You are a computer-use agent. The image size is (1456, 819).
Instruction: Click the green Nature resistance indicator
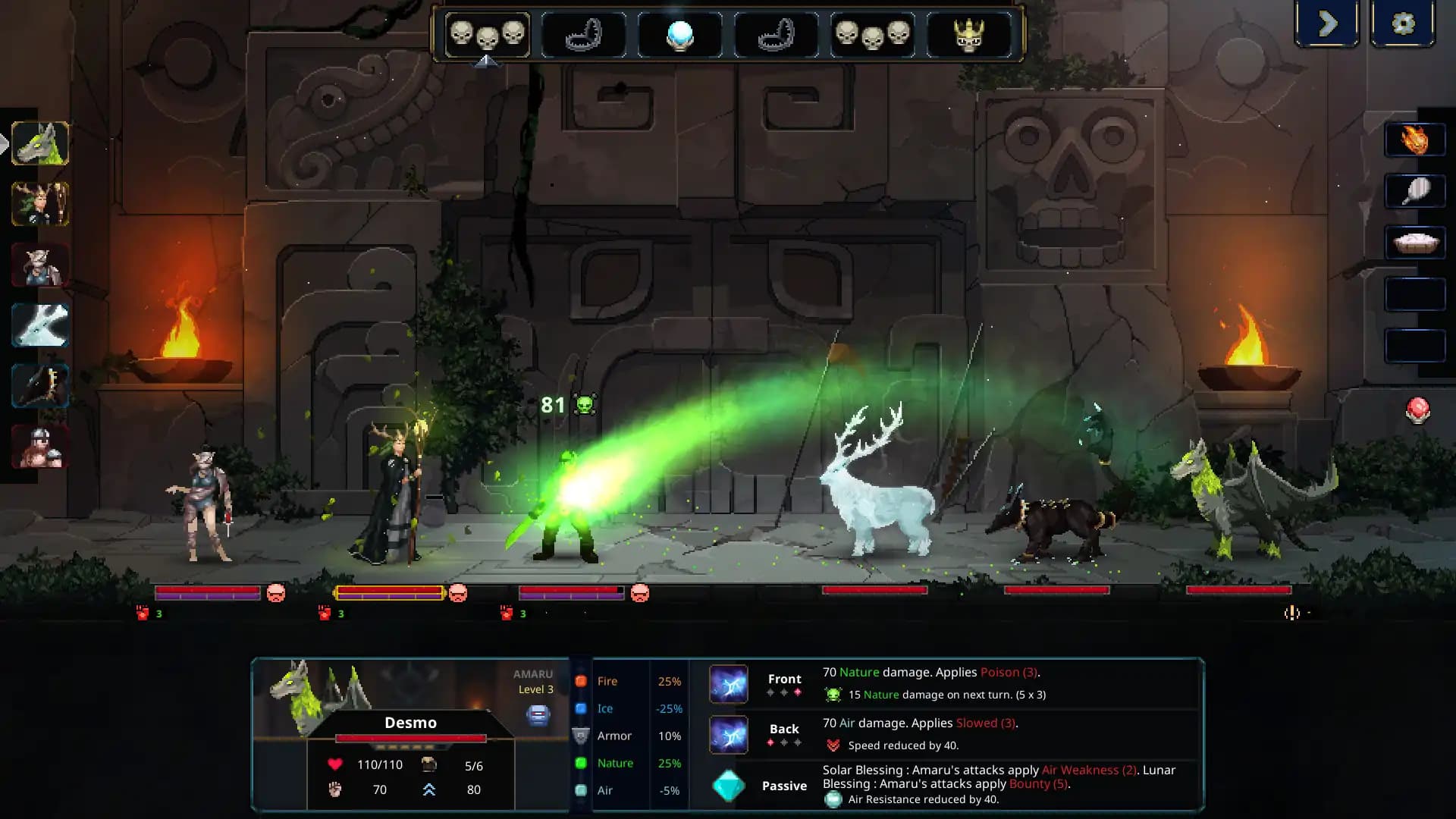point(582,763)
